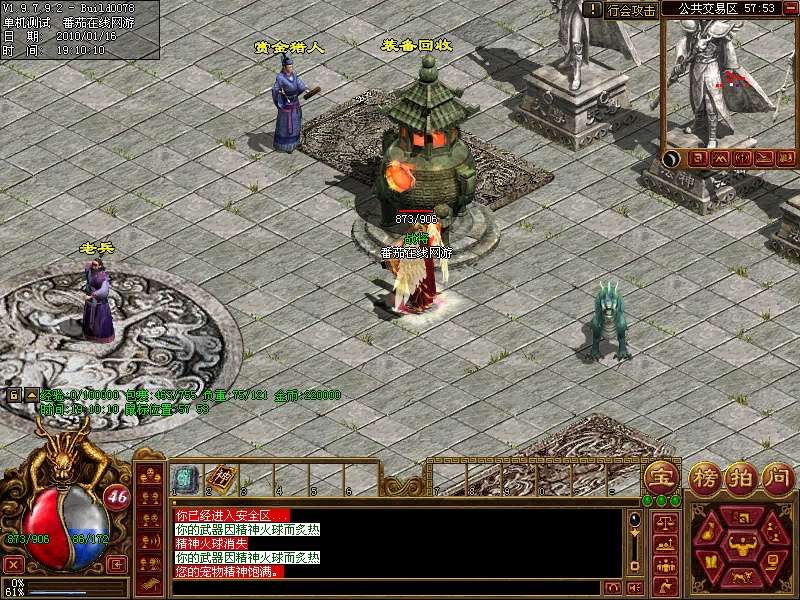The width and height of the screenshot is (800, 600).
Task: Toggle the 行会攻击 guild attack mode
Action: tap(632, 10)
